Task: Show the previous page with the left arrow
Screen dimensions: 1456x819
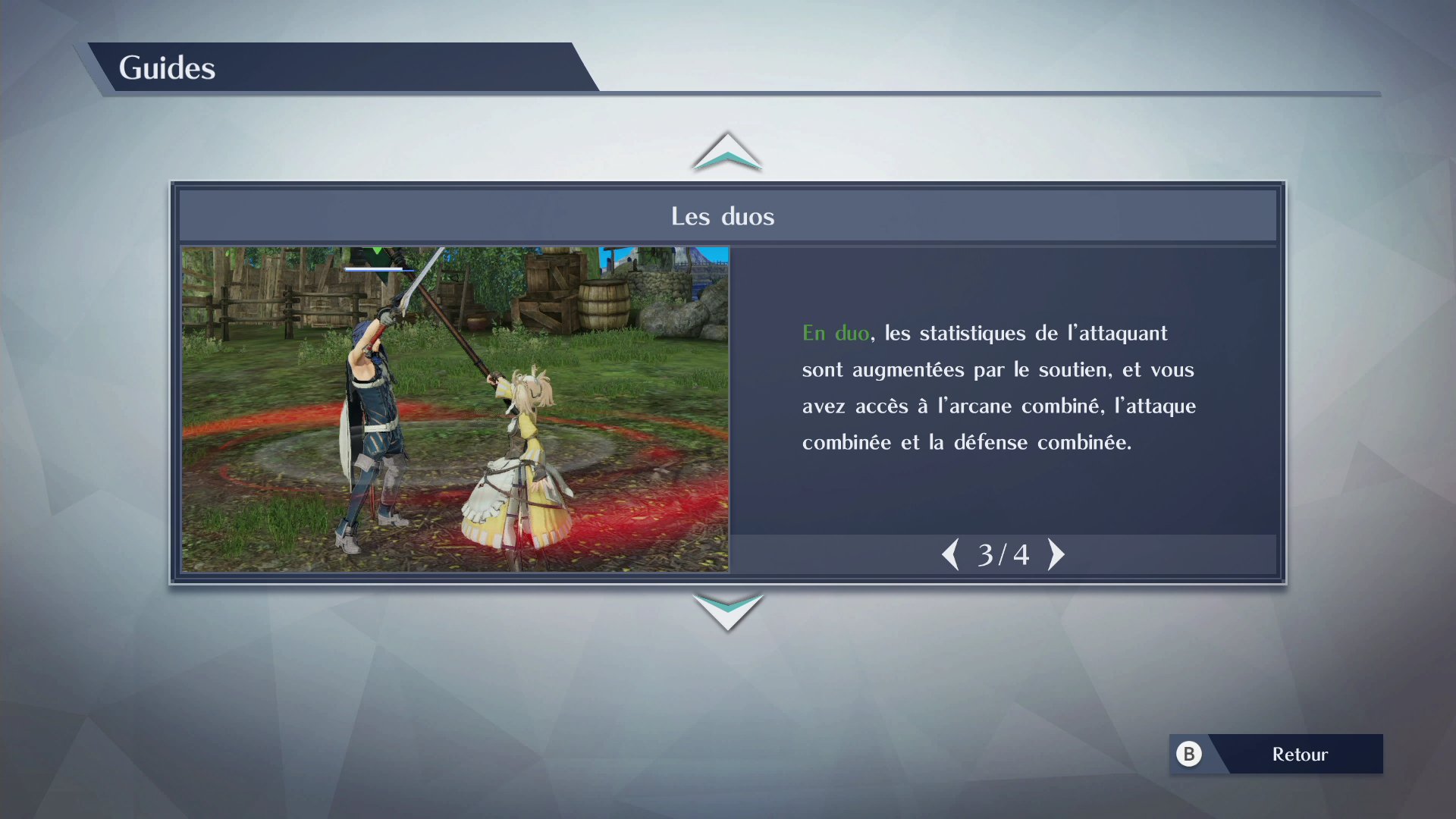Action: coord(950,554)
